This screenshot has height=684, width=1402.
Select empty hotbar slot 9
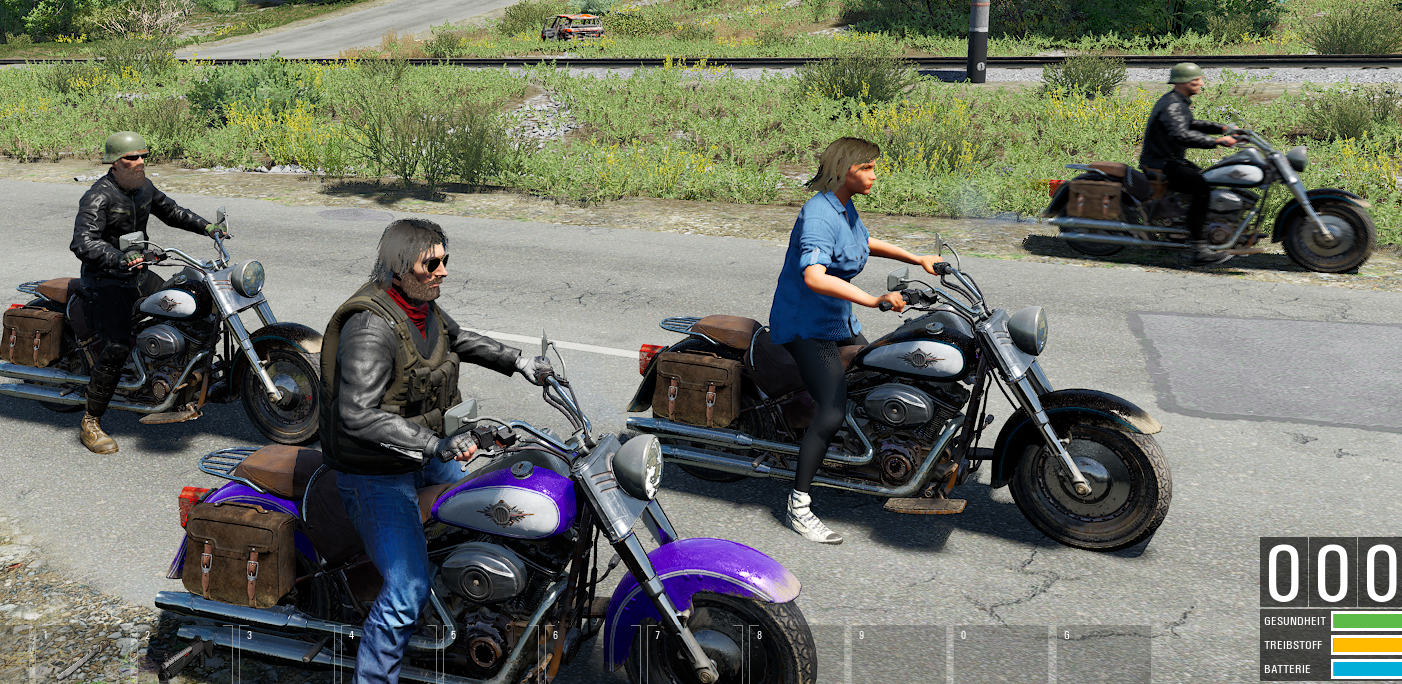[899, 655]
